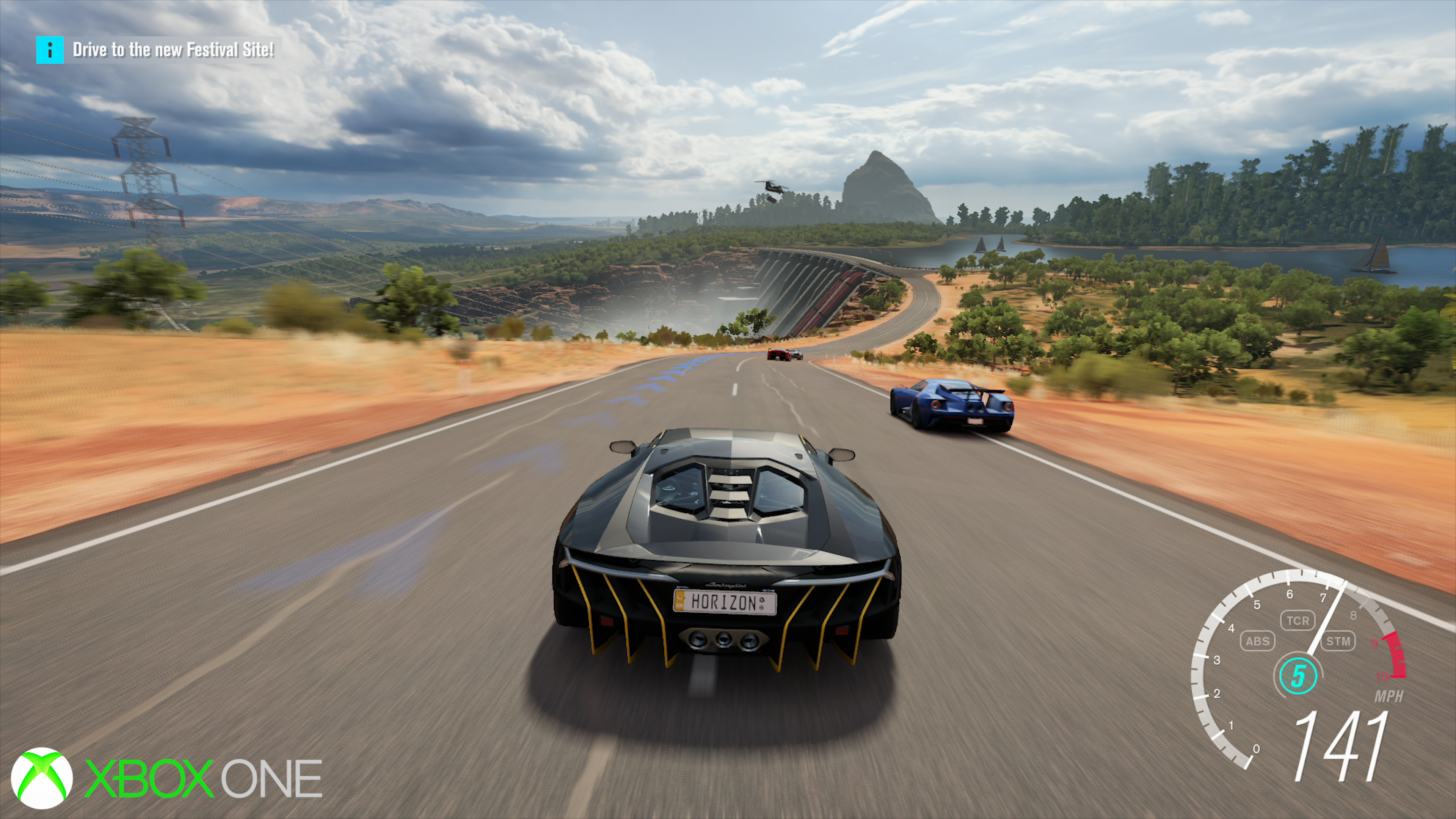The width and height of the screenshot is (1456, 819).
Task: Click the blue info icon
Action: point(50,50)
